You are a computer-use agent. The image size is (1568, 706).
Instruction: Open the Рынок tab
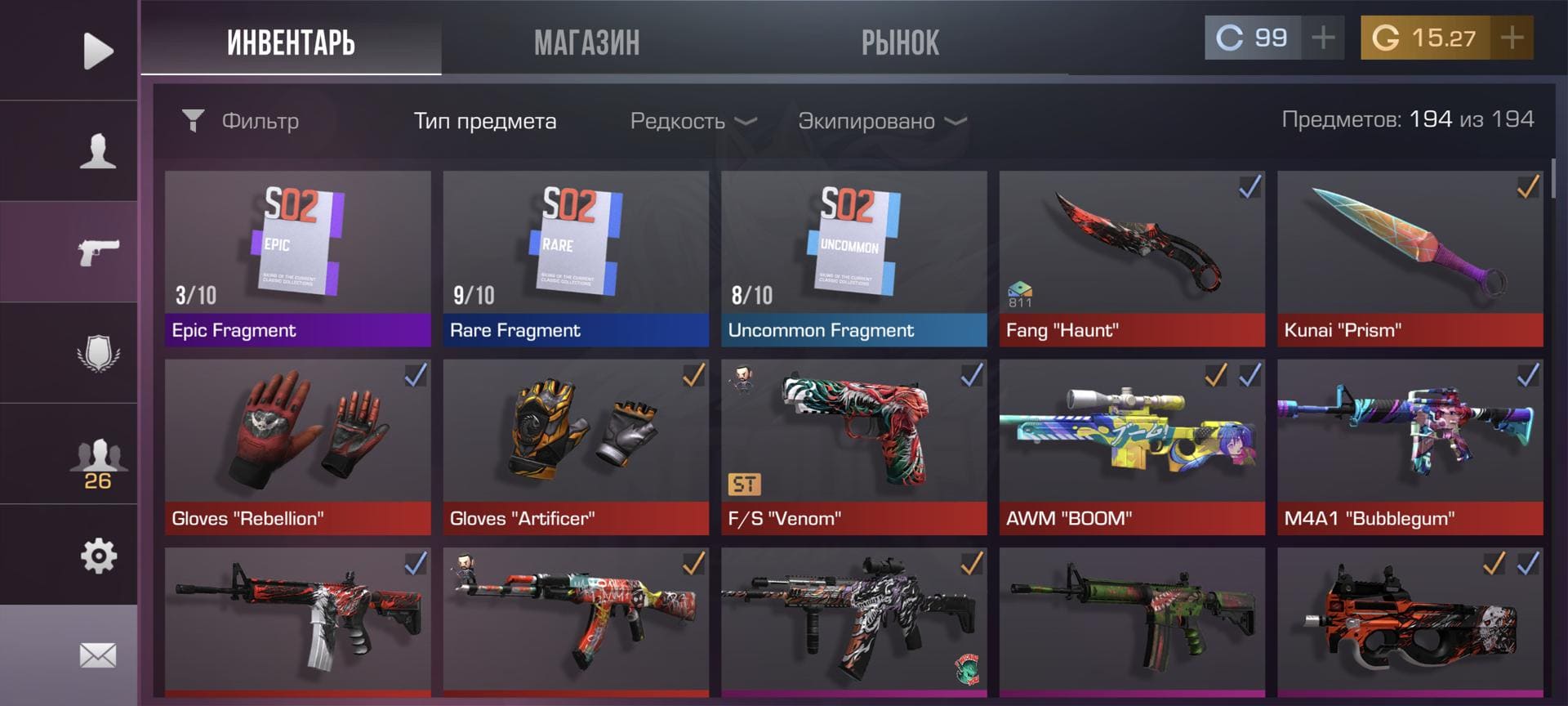(x=900, y=42)
